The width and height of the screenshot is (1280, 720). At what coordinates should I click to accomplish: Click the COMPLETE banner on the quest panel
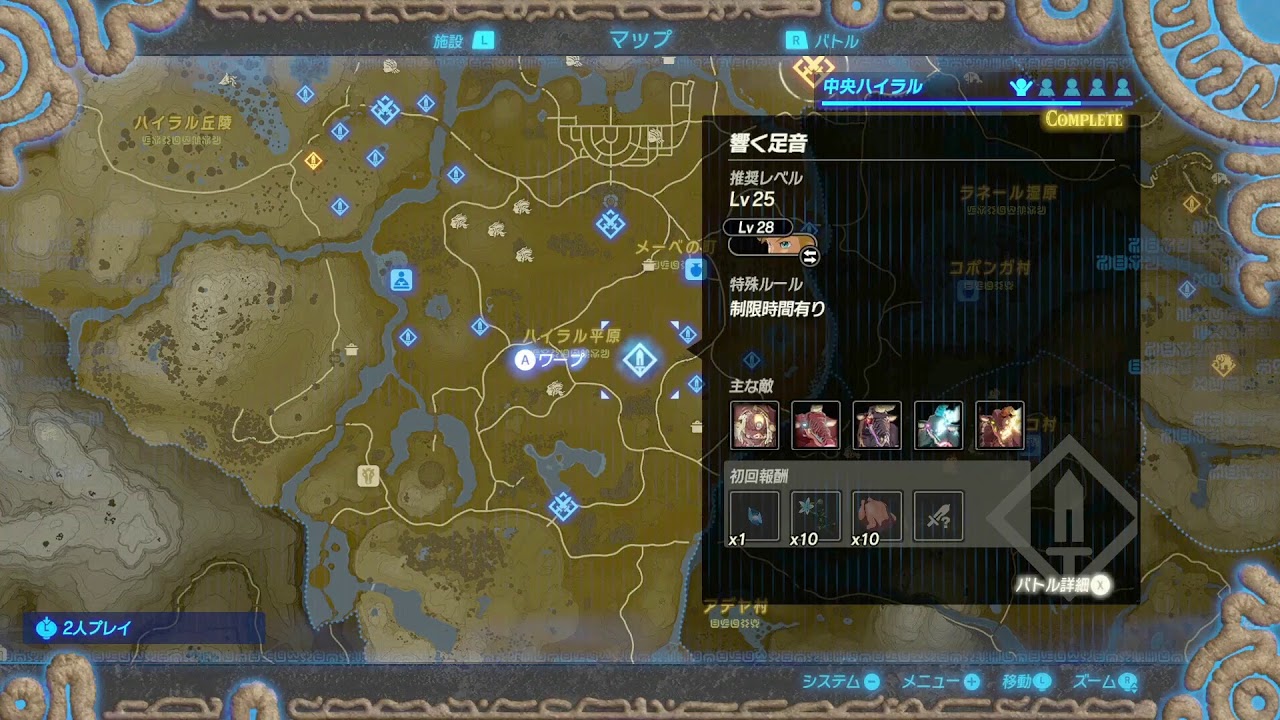coord(1084,119)
